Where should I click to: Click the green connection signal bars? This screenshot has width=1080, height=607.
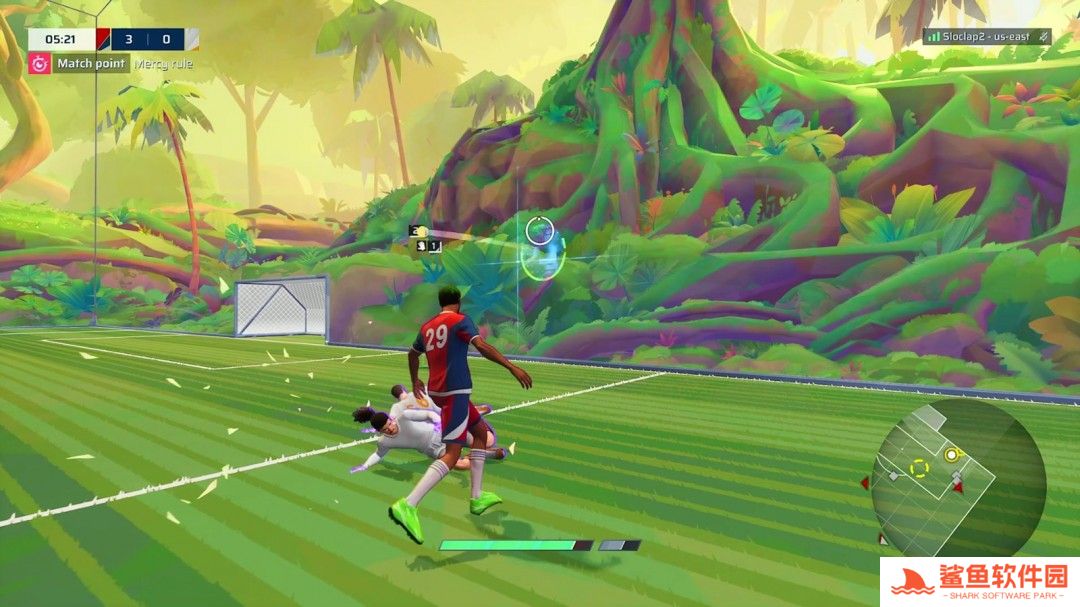tap(933, 36)
